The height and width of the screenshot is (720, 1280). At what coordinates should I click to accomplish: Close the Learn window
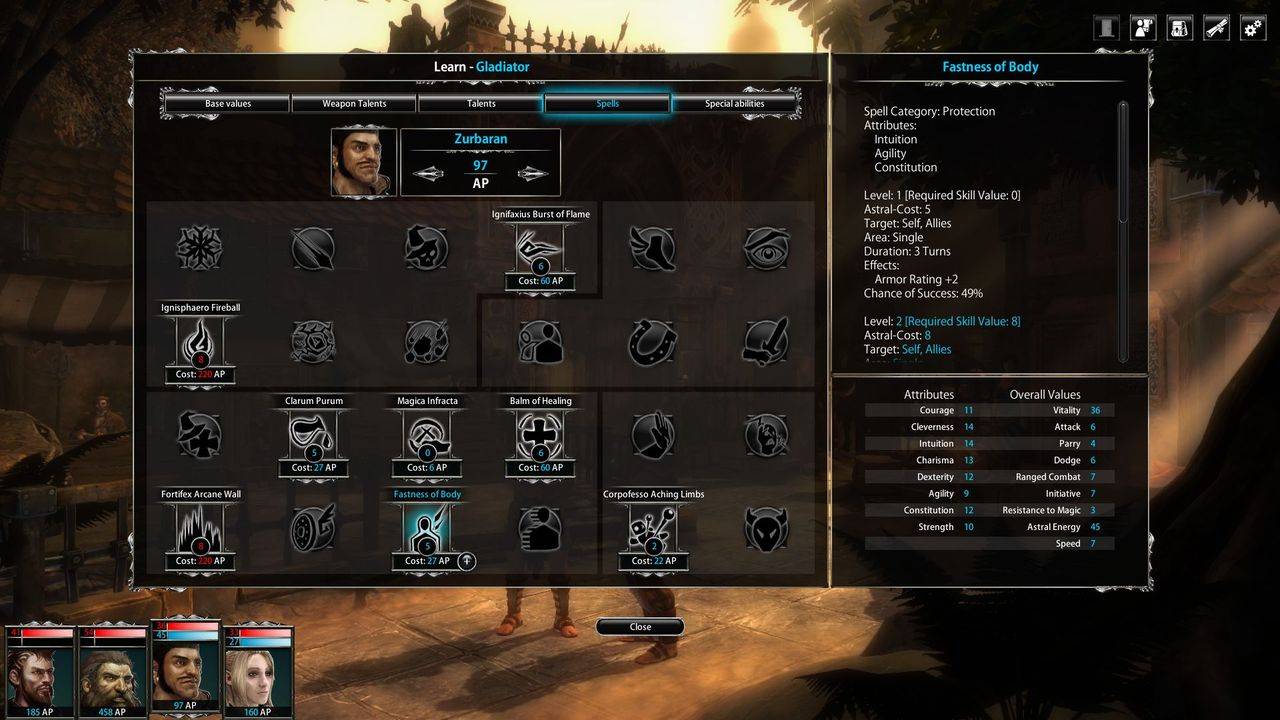click(640, 627)
